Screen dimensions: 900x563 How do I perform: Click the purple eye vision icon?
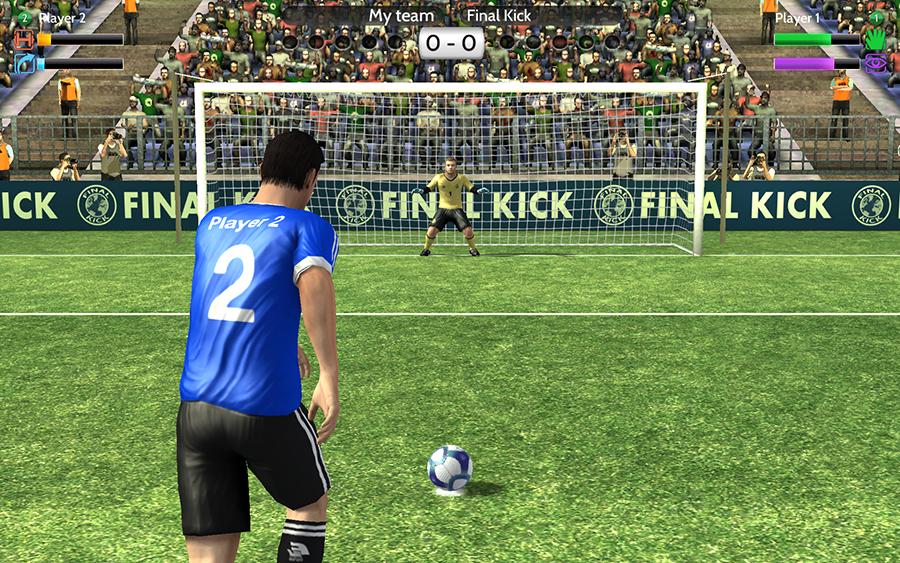coord(876,64)
